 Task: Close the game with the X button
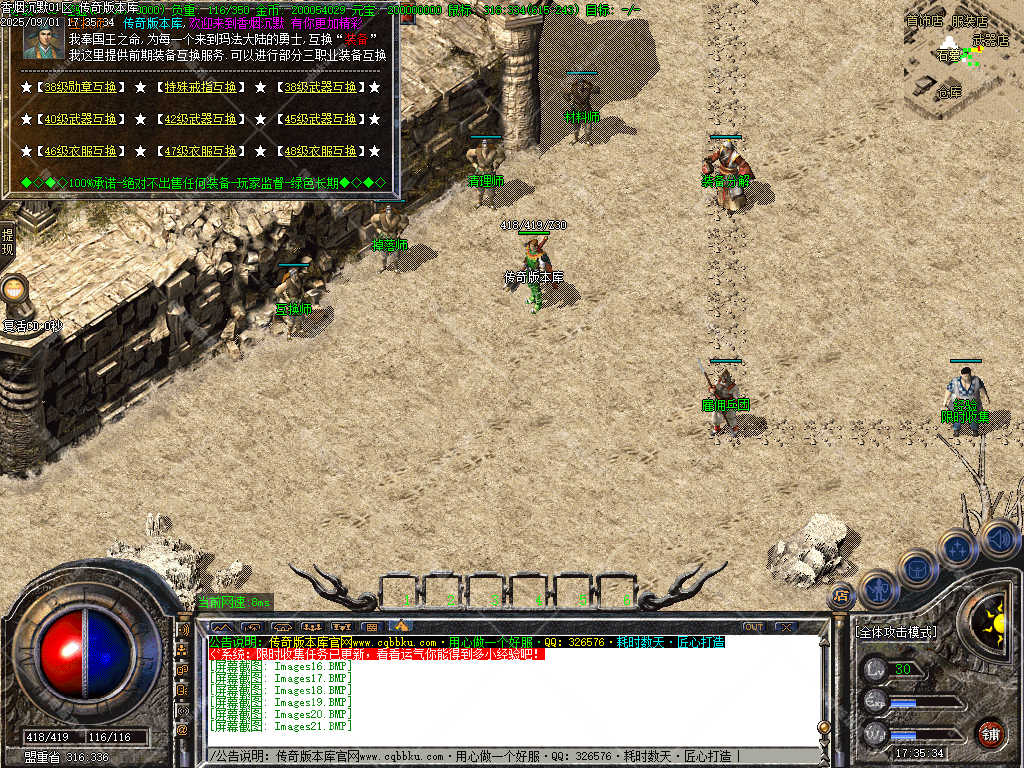point(786,627)
